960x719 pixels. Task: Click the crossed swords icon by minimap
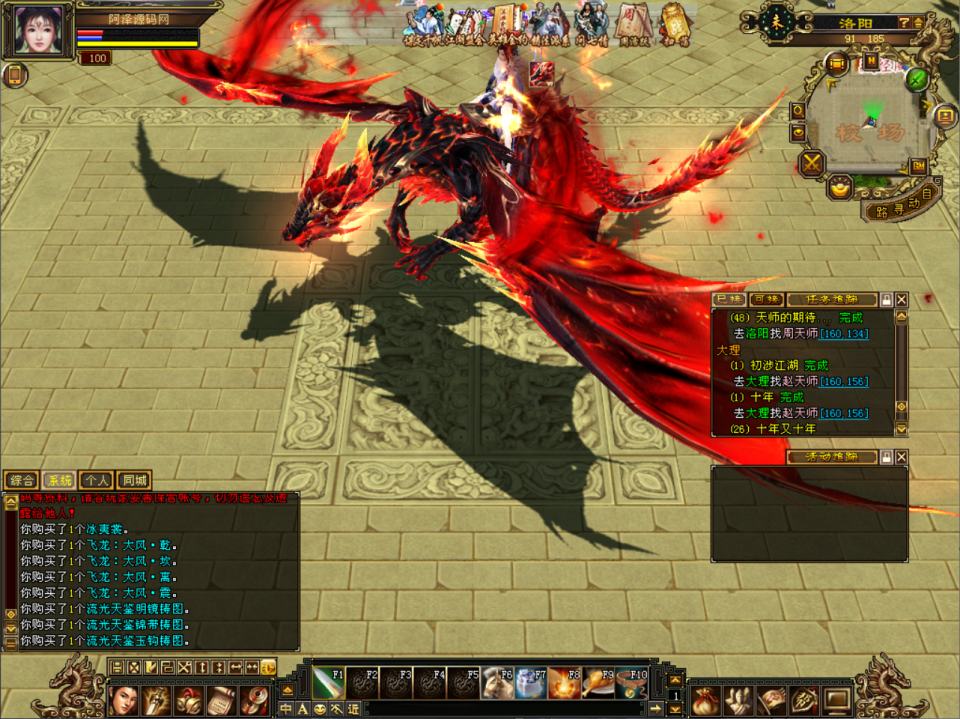point(812,162)
